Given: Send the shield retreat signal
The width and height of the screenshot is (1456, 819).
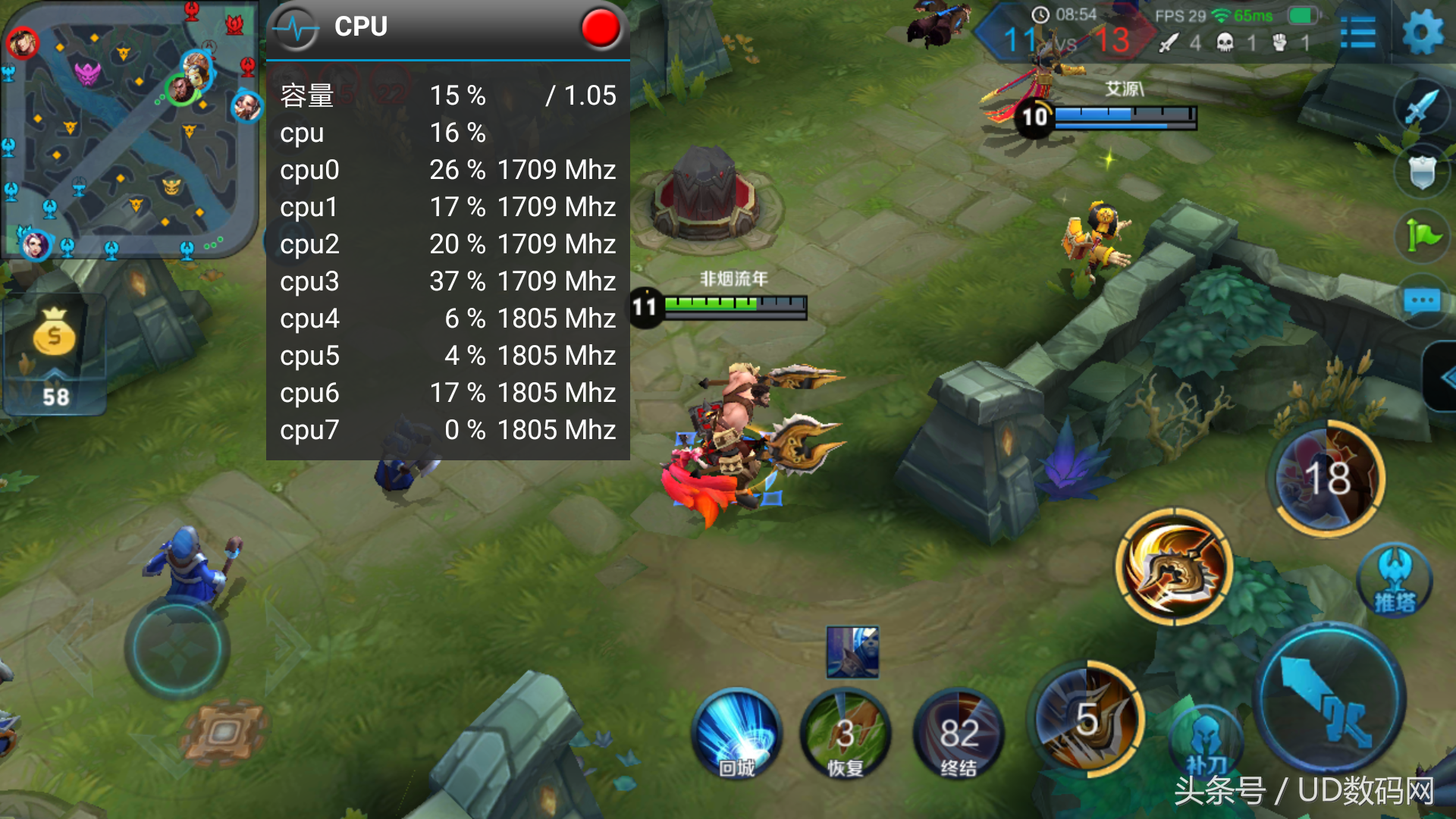Looking at the screenshot, I should pos(1422,171).
